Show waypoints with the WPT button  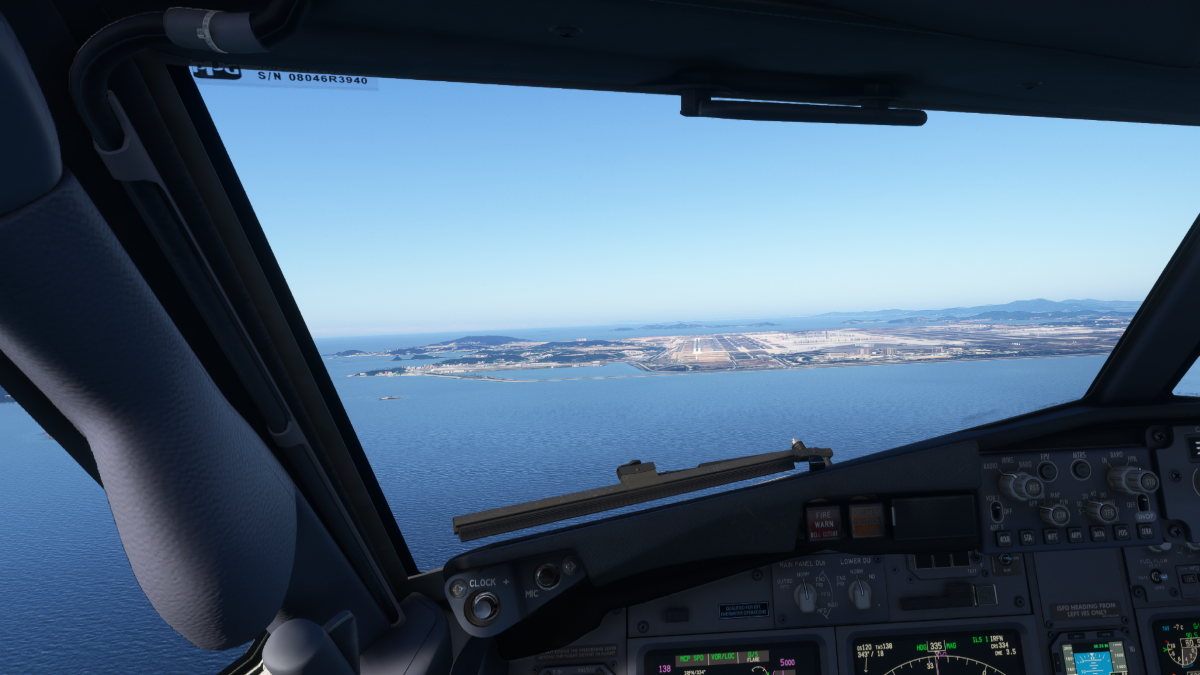click(x=1052, y=535)
